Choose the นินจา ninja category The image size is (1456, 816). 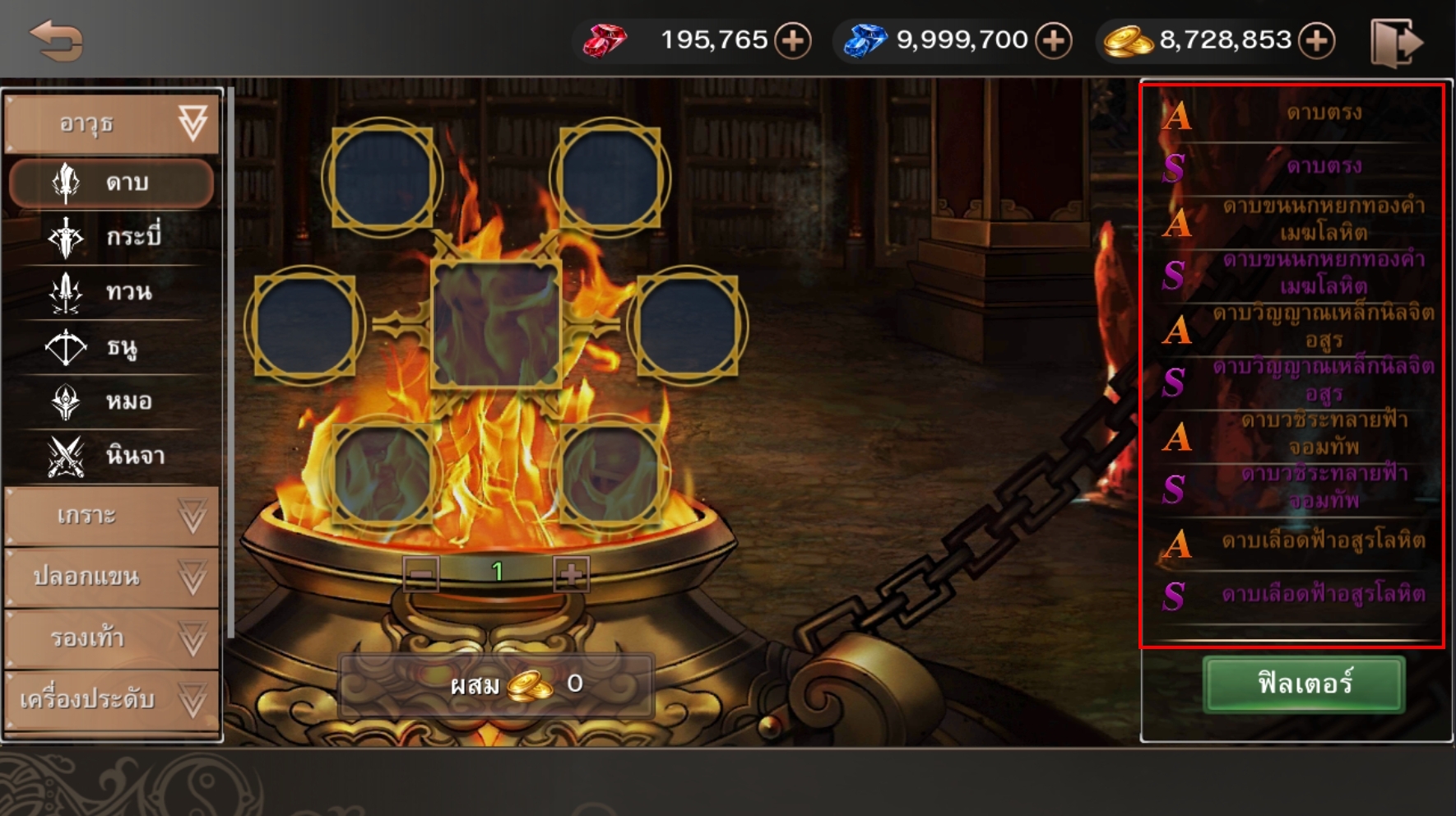coord(112,455)
